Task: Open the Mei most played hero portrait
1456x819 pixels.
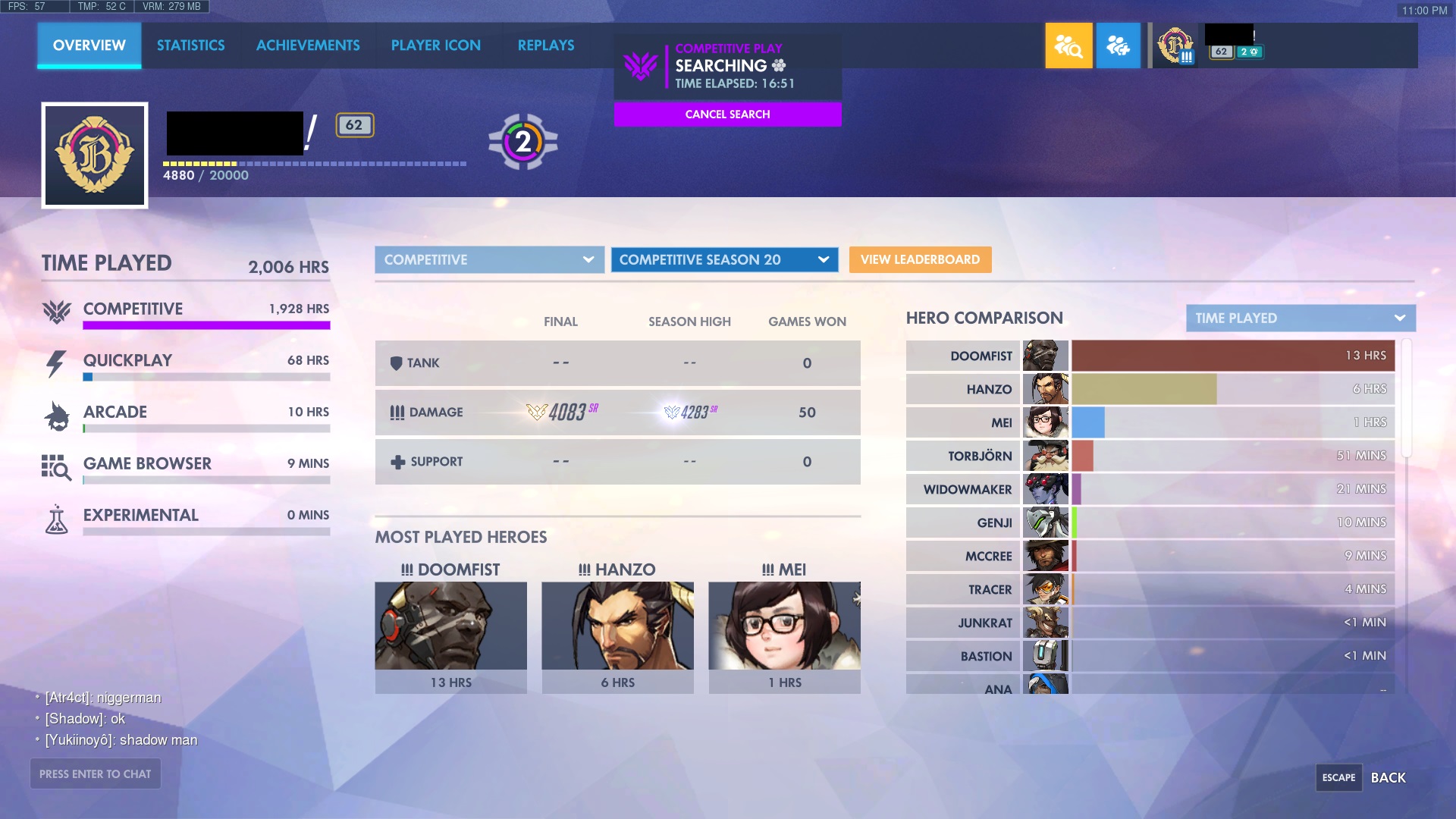Action: (784, 626)
